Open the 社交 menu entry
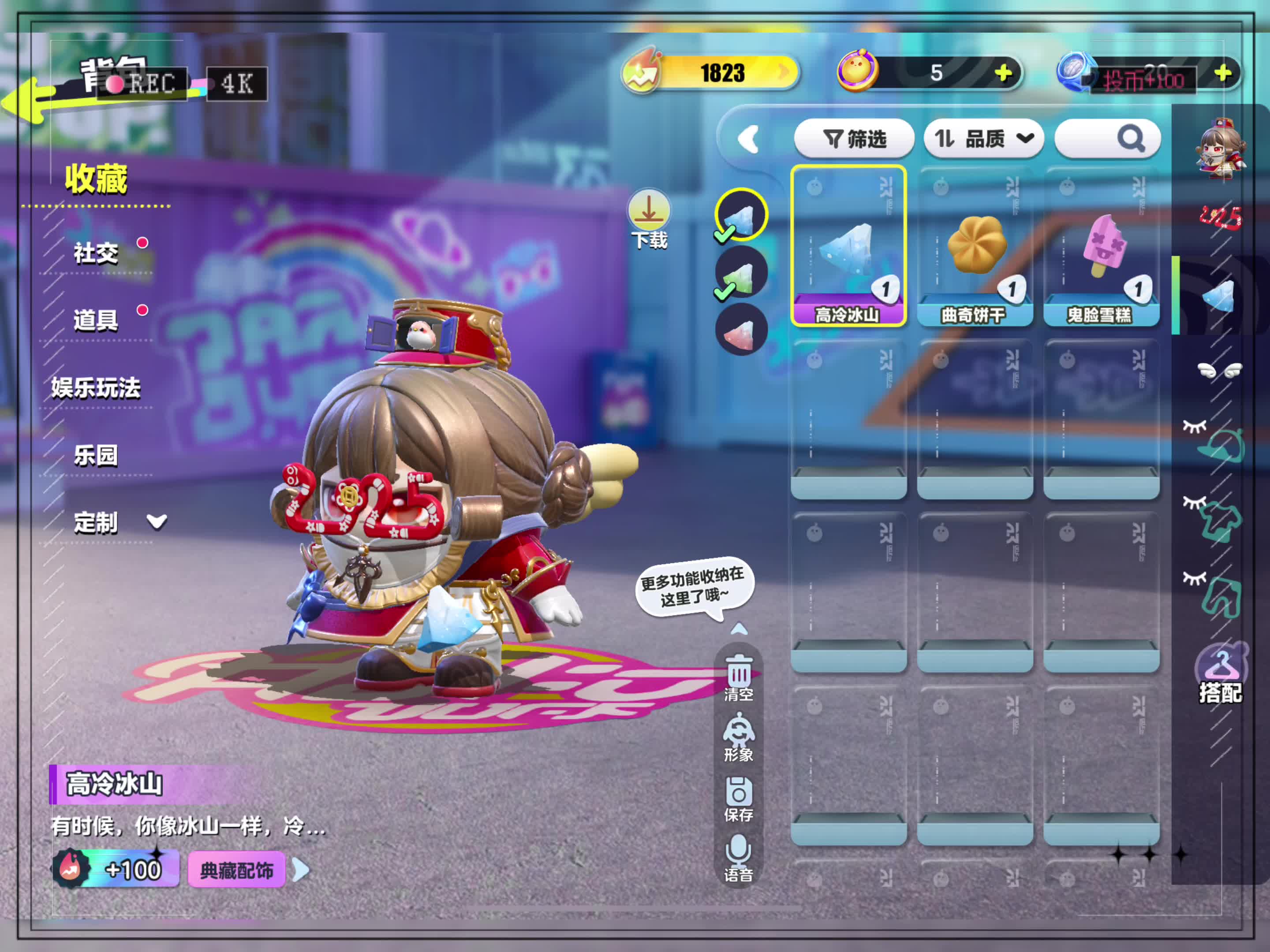Image resolution: width=1270 pixels, height=952 pixels. point(96,253)
